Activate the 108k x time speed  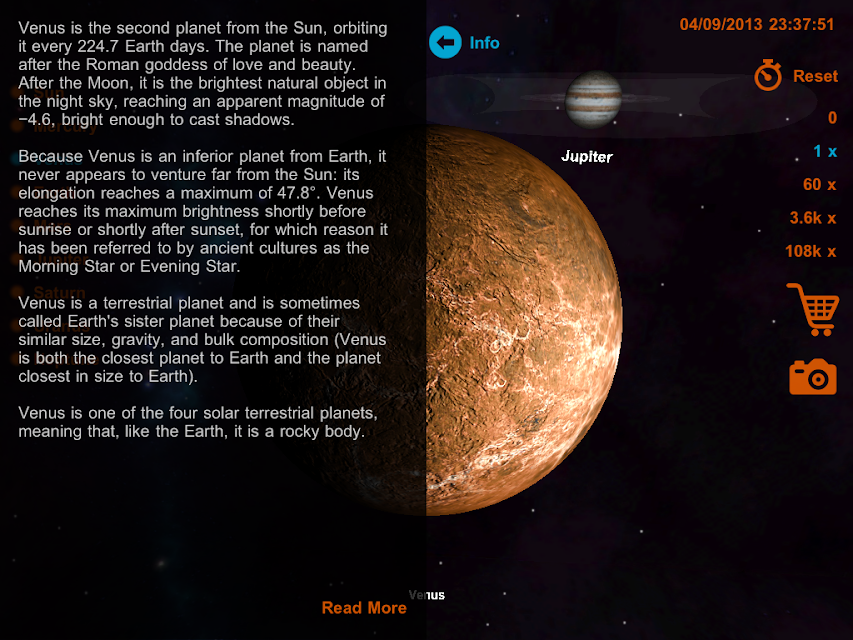[x=810, y=251]
